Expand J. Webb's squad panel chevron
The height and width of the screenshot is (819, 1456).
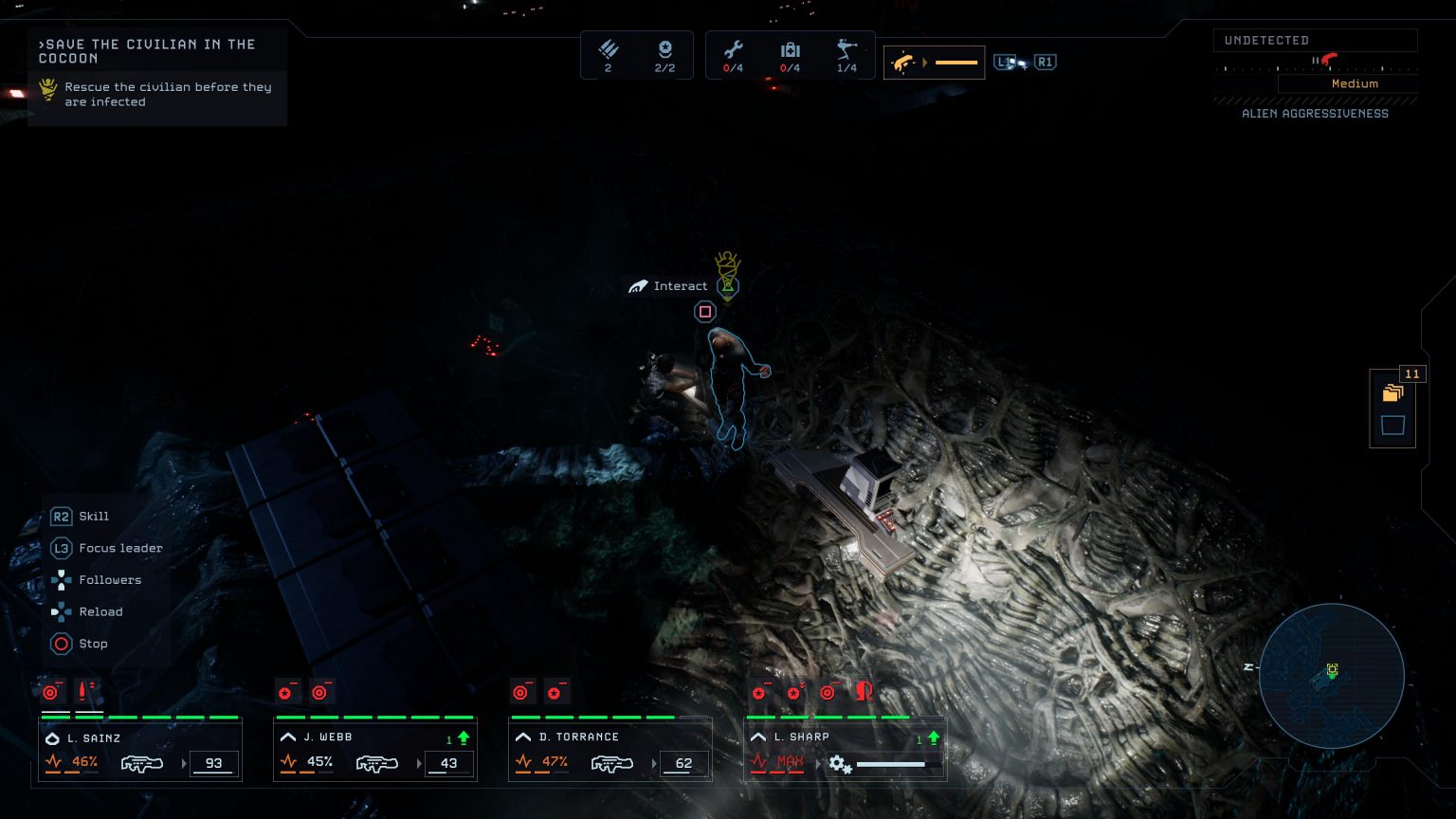pyautogui.click(x=287, y=737)
